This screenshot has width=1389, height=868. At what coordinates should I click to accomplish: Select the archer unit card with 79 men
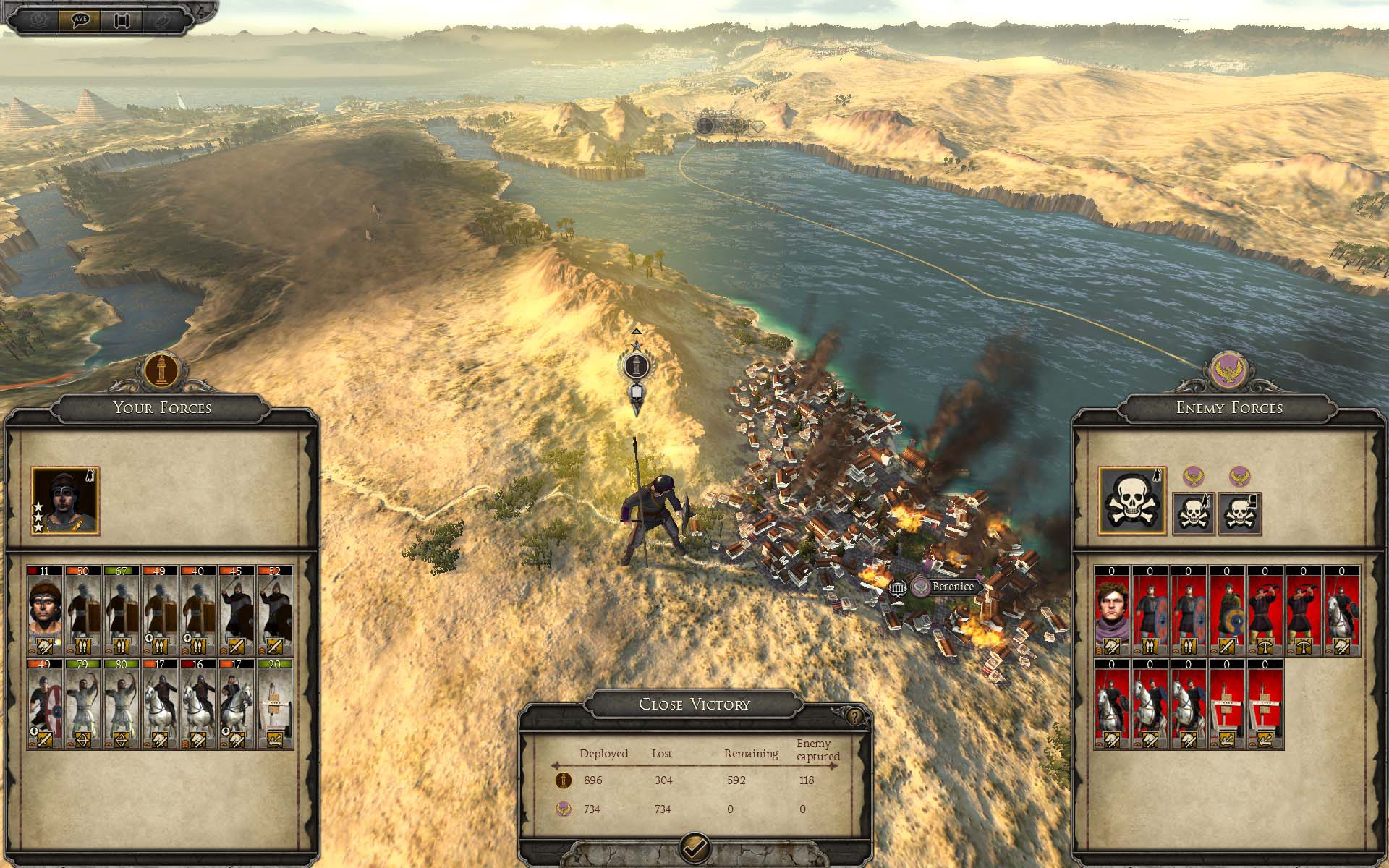82,702
